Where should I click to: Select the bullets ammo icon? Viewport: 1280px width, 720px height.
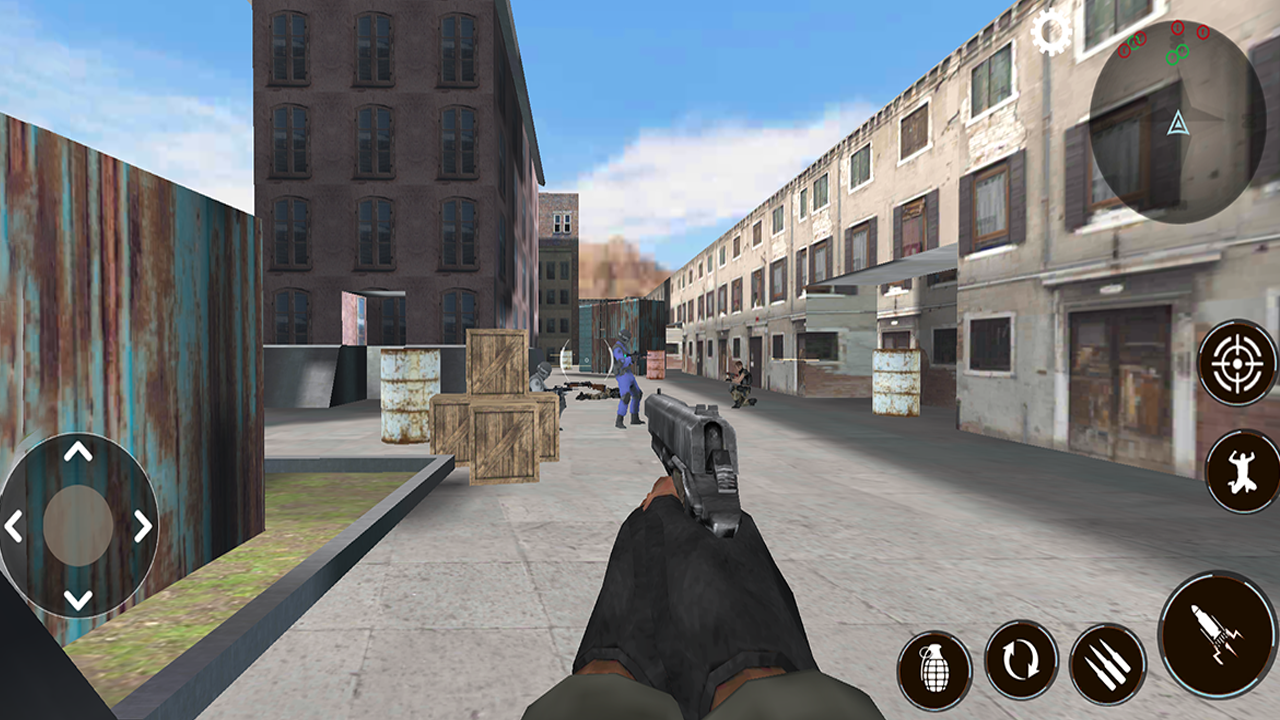(1105, 658)
